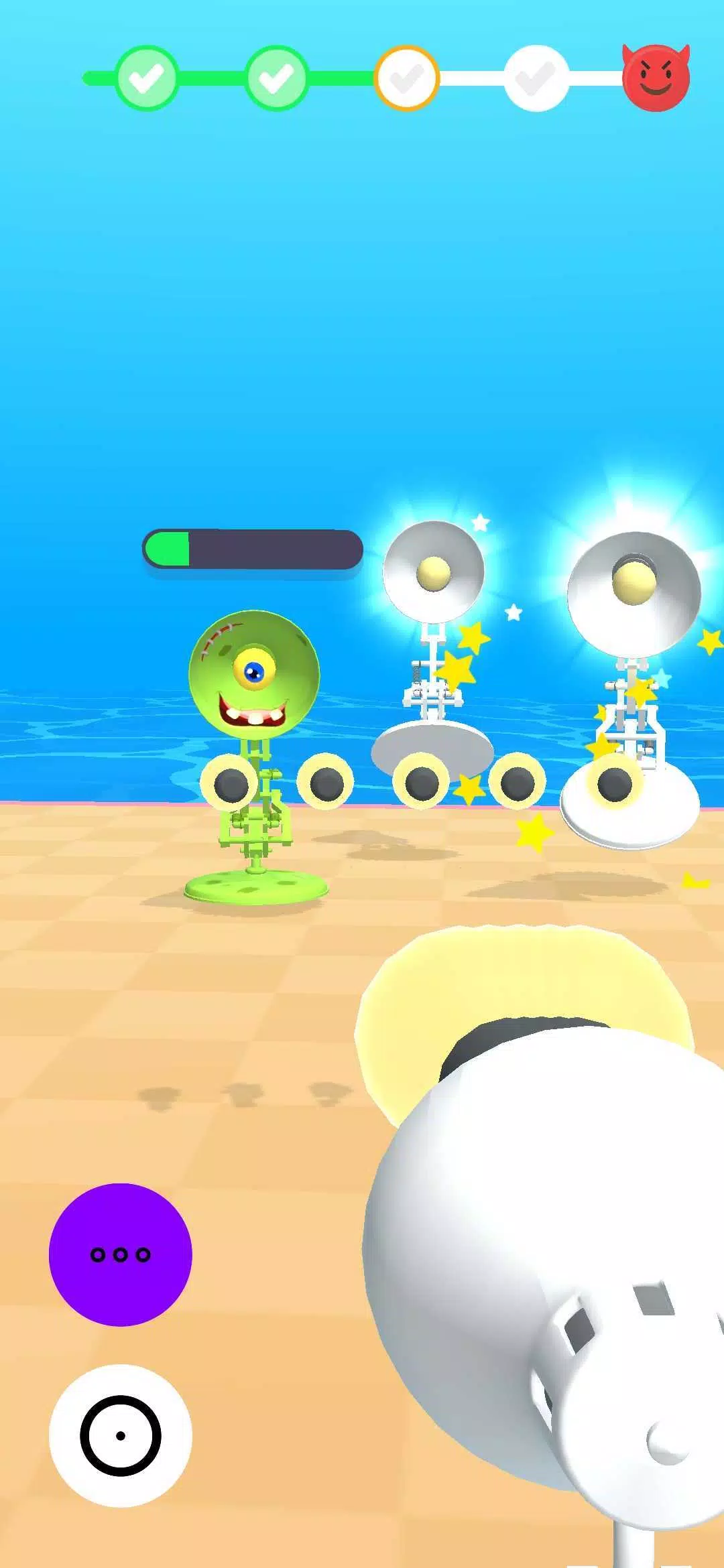Tap the white bullseye target button

[121, 1435]
